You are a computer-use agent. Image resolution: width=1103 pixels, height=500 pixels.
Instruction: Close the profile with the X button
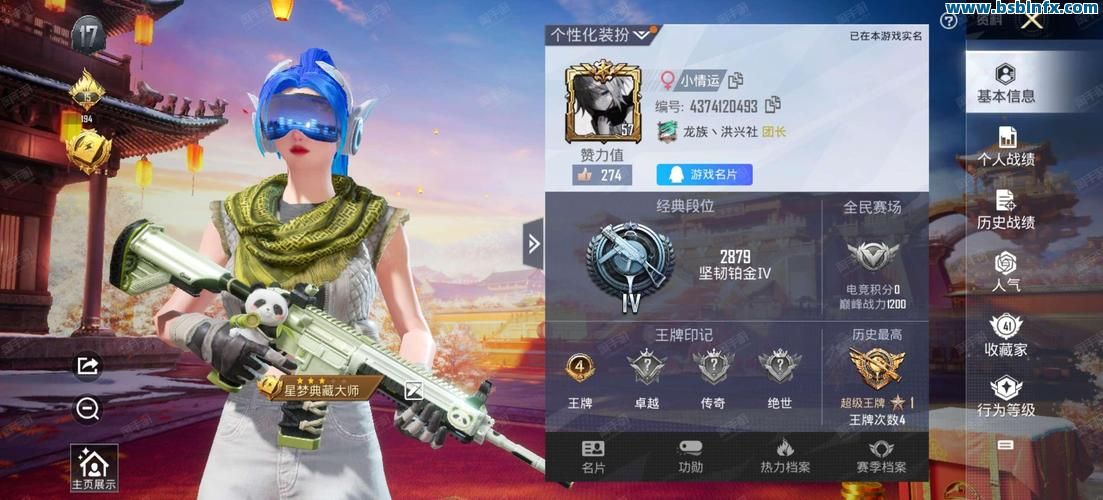[1032, 19]
